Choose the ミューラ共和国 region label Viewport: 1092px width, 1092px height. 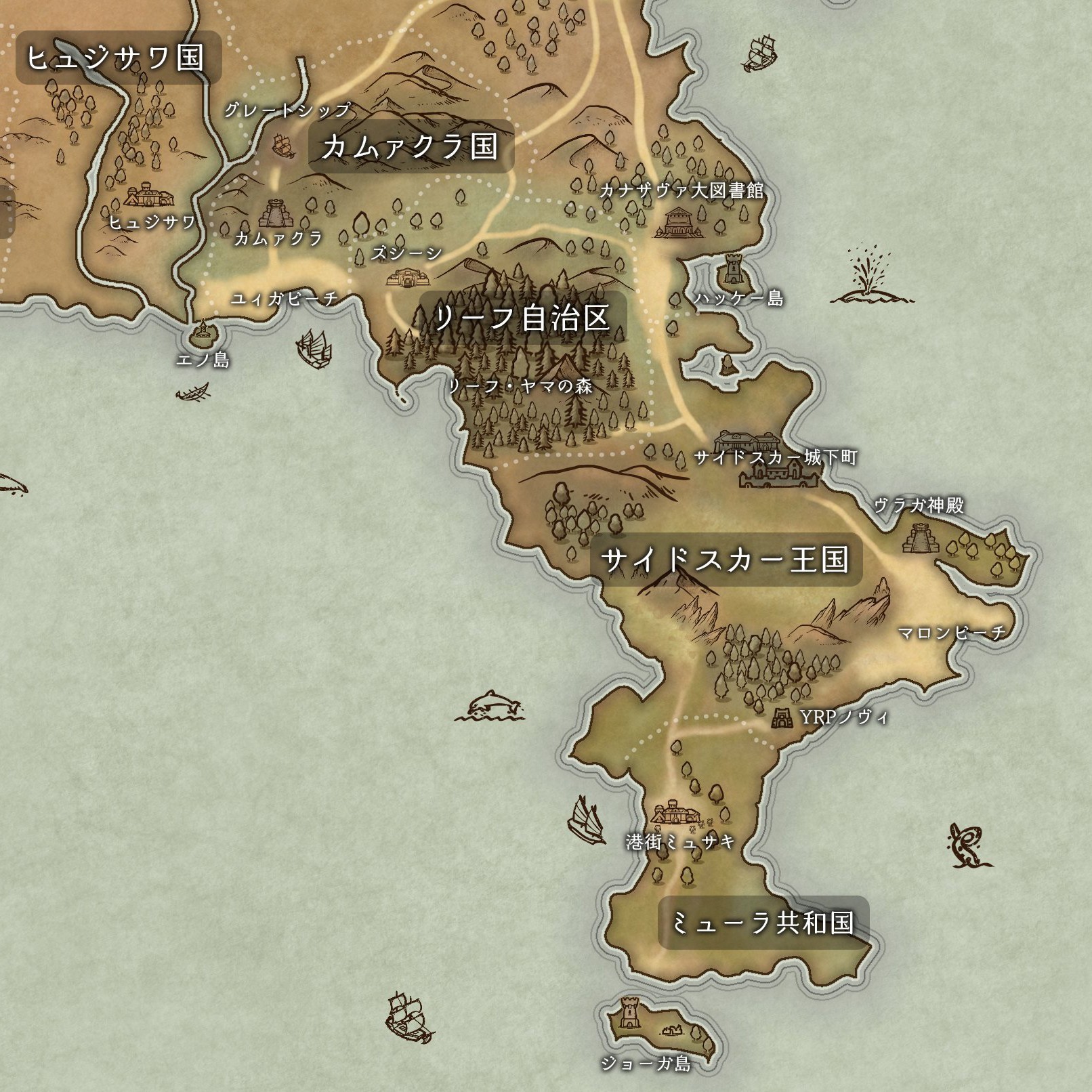coord(763,923)
